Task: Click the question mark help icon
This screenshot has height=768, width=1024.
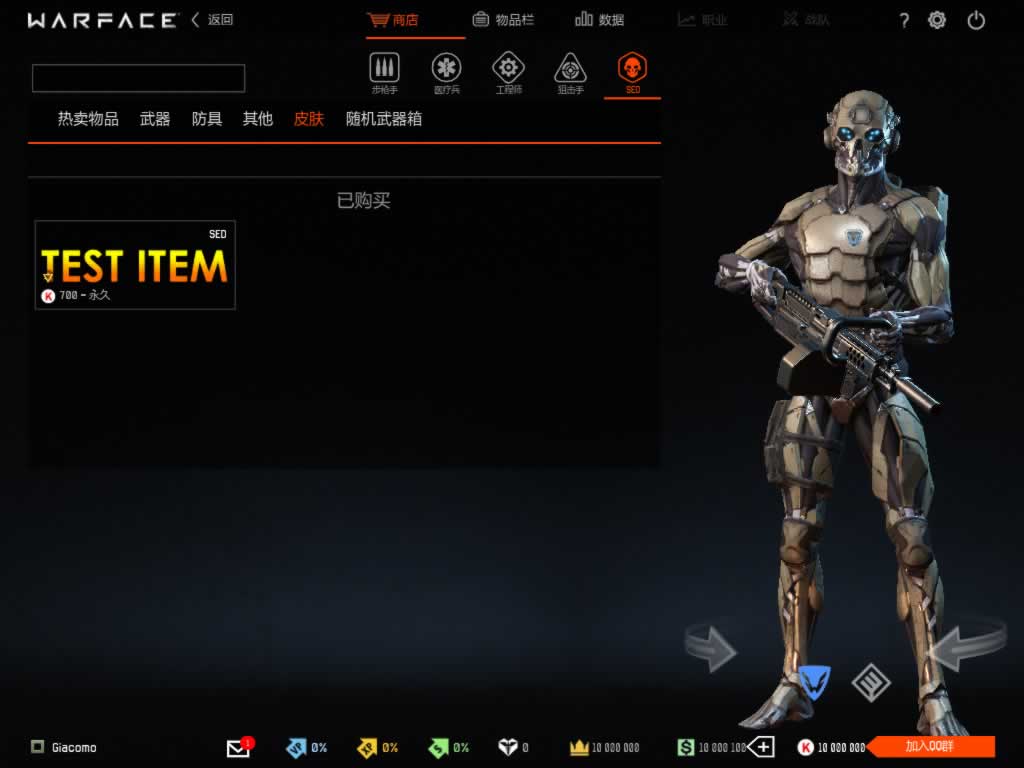Action: pos(904,20)
